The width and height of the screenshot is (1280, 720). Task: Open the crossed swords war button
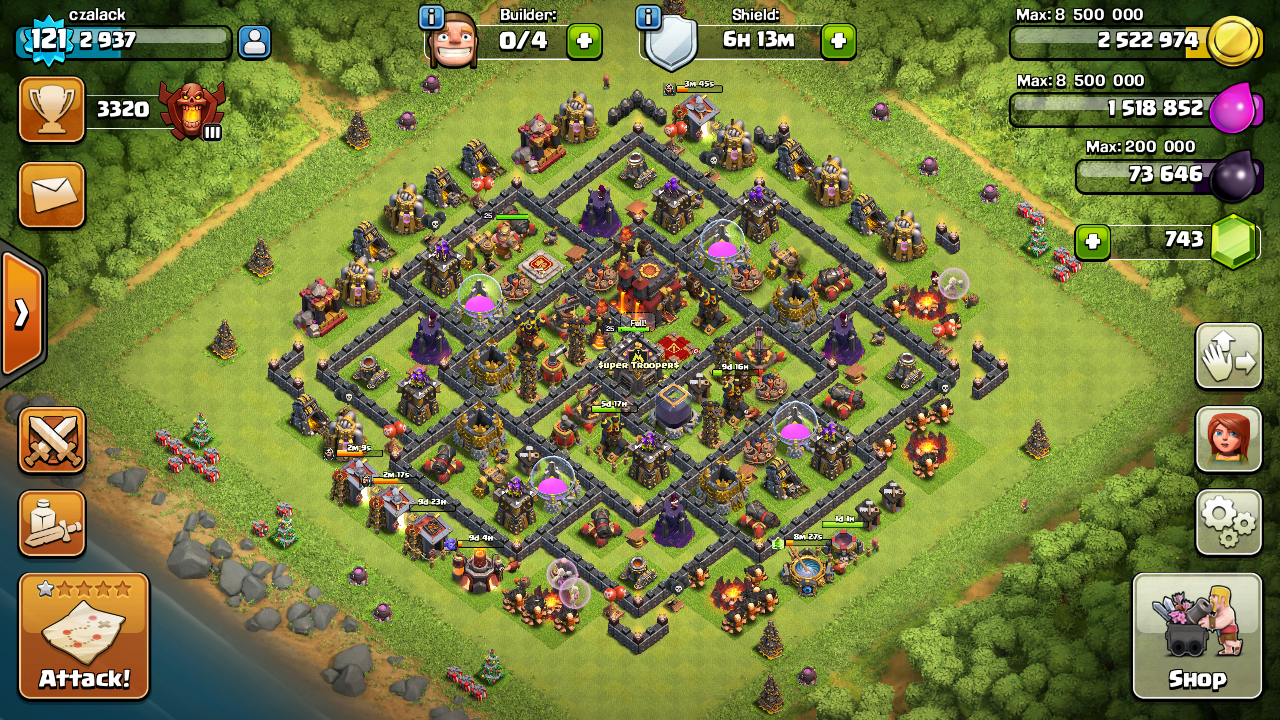pos(52,440)
